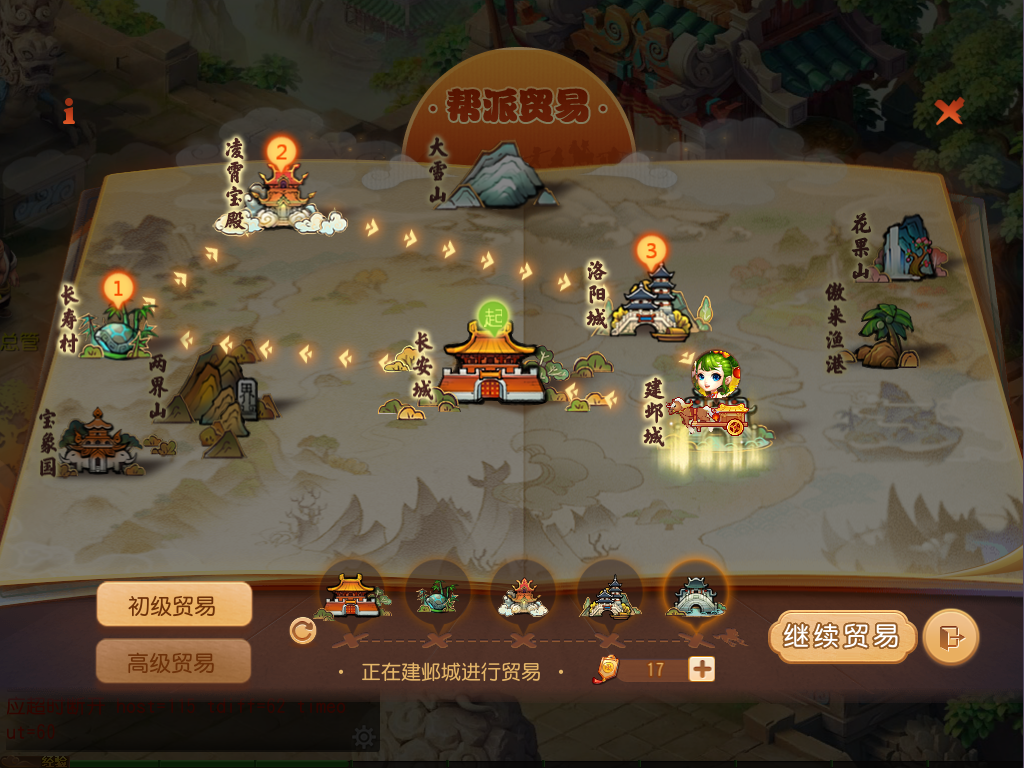Image resolution: width=1024 pixels, height=768 pixels.
Task: Add trade tokens with the plus button
Action: [702, 669]
